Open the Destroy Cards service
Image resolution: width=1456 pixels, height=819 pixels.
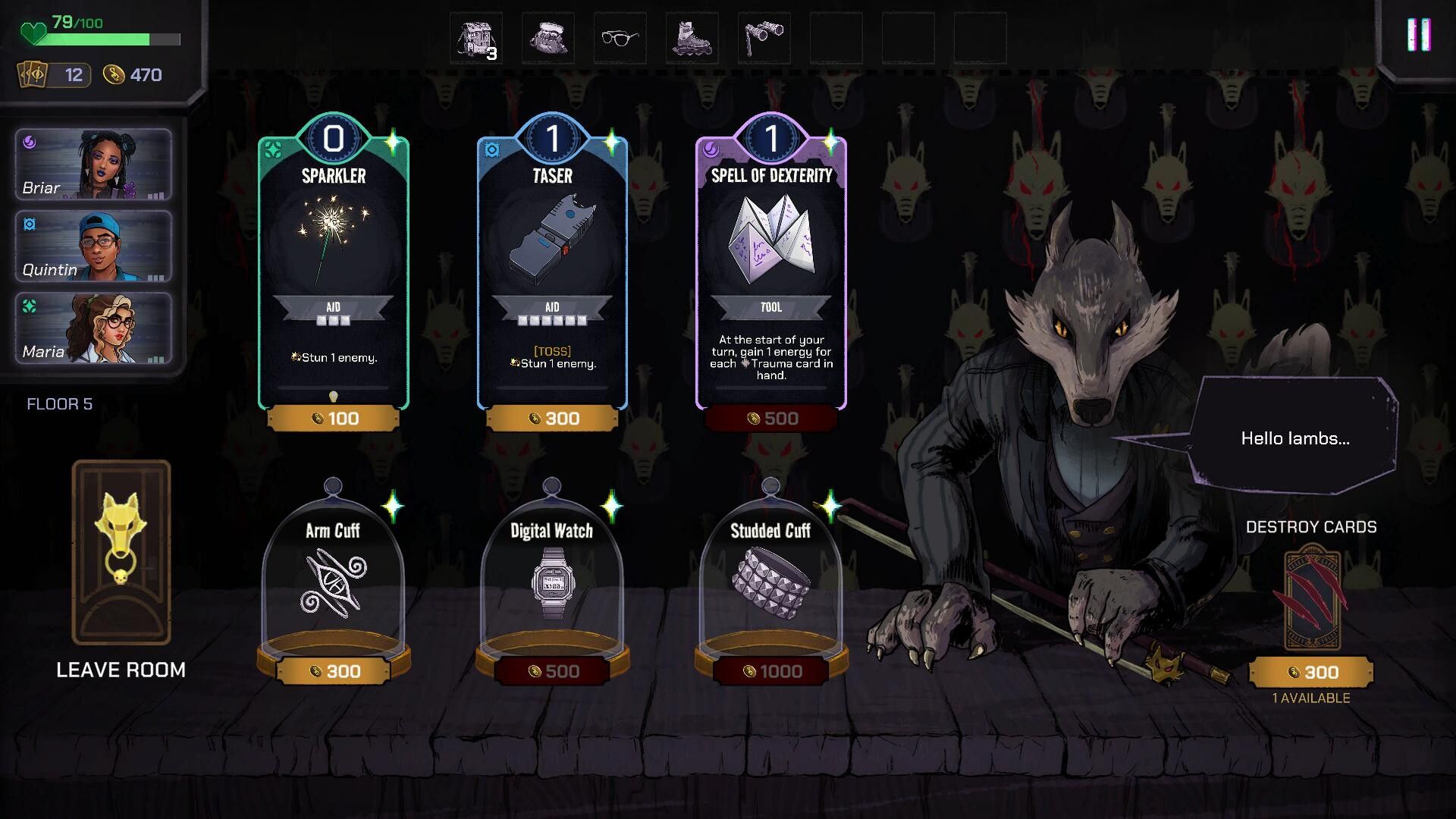pos(1311,599)
